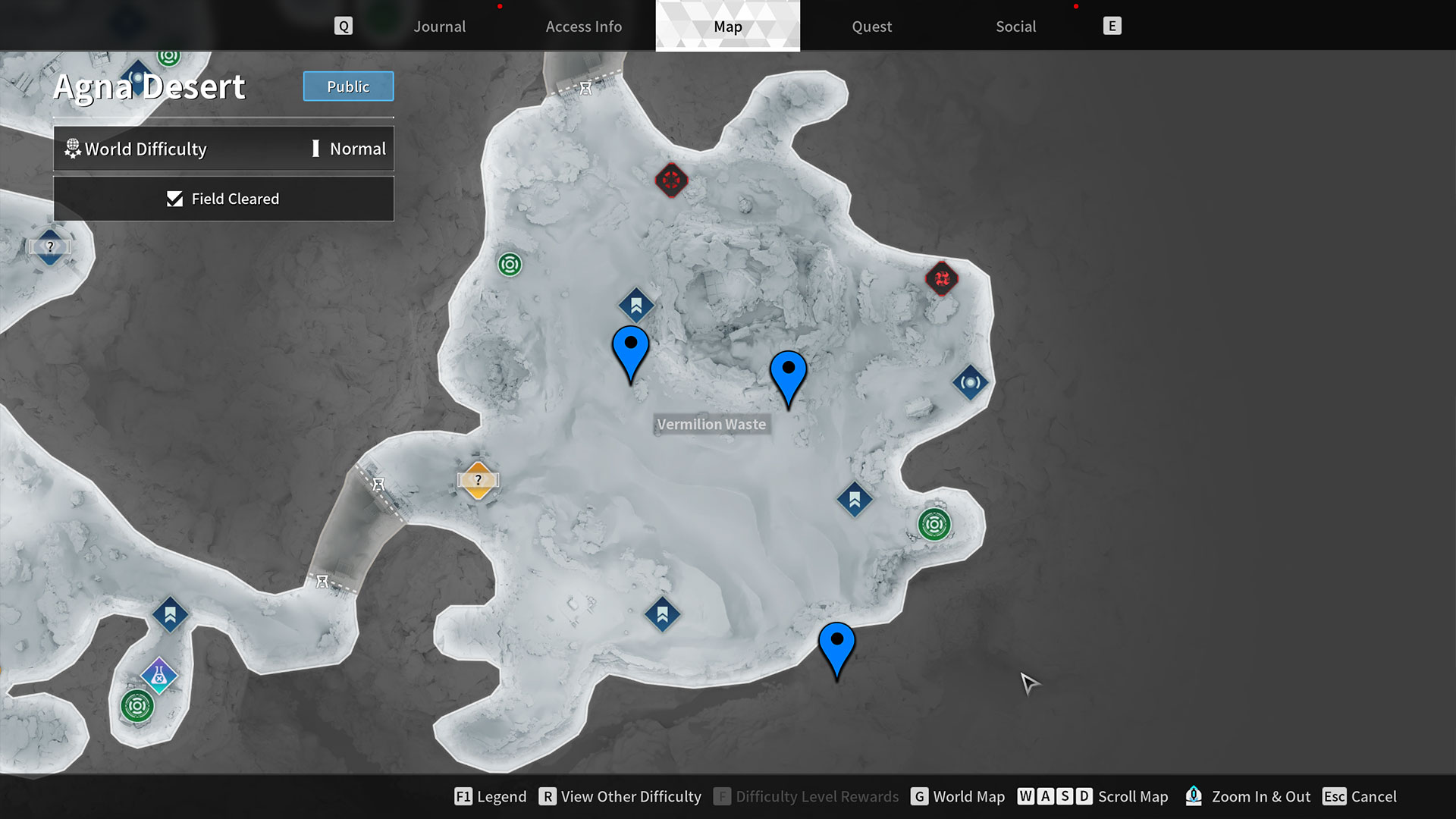Click the blue double-chevron outpost icon near center
Viewport: 1456px width, 819px height.
point(636,305)
